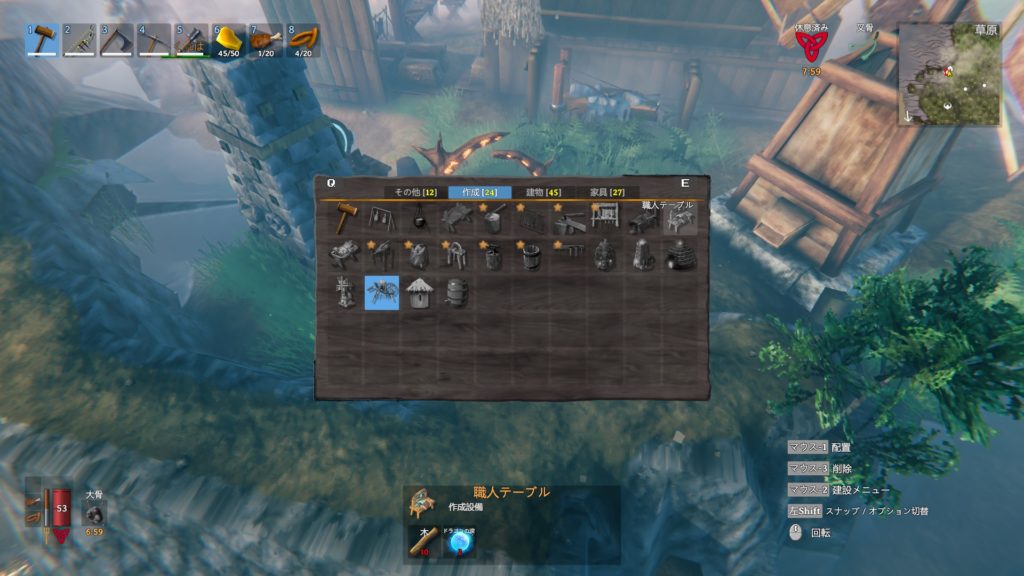This screenshot has height=576, width=1024.
Task: Select the 作成 crafting tab
Action: (480, 192)
